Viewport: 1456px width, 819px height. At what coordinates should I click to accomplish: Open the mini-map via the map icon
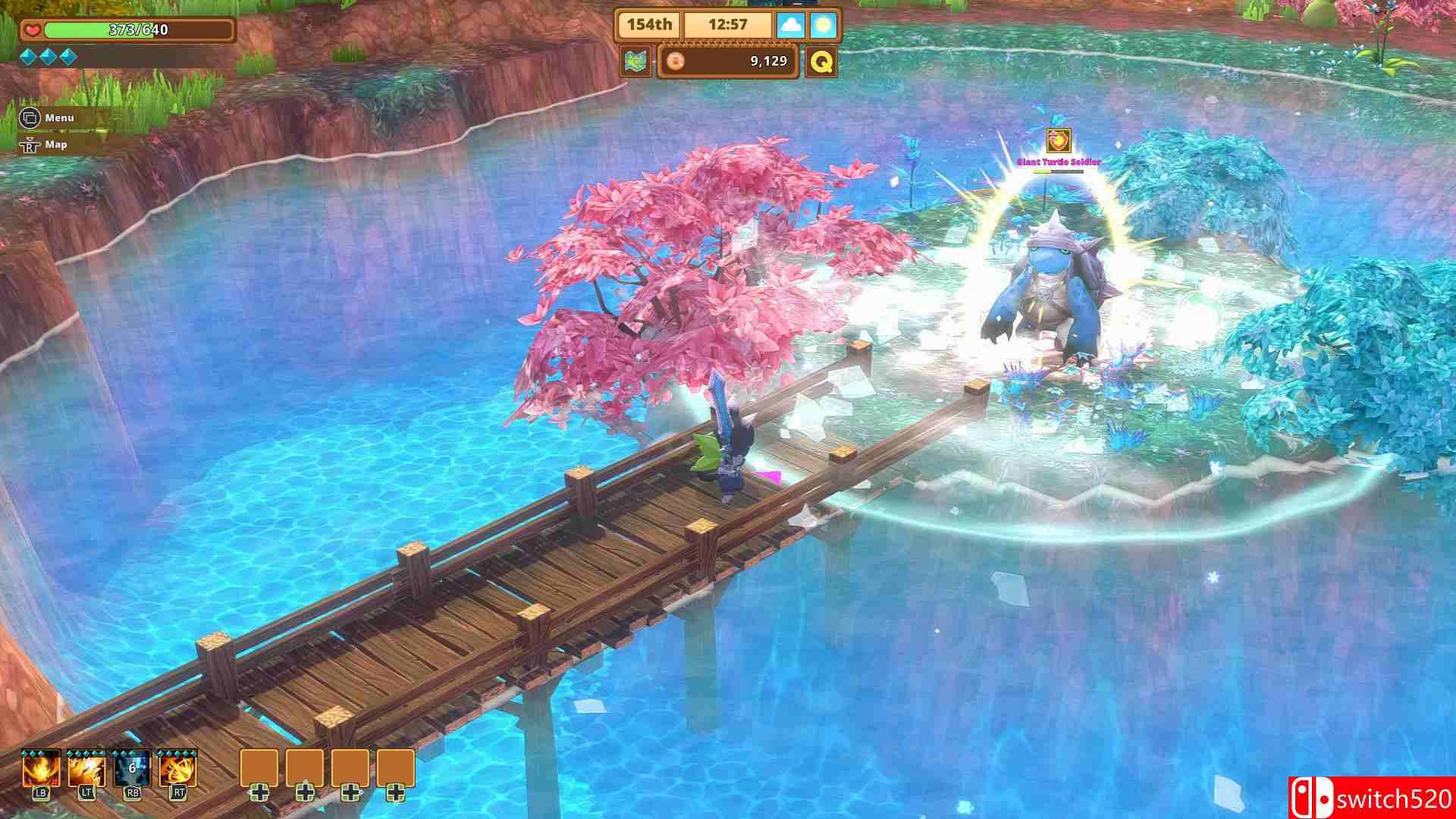coord(637,61)
